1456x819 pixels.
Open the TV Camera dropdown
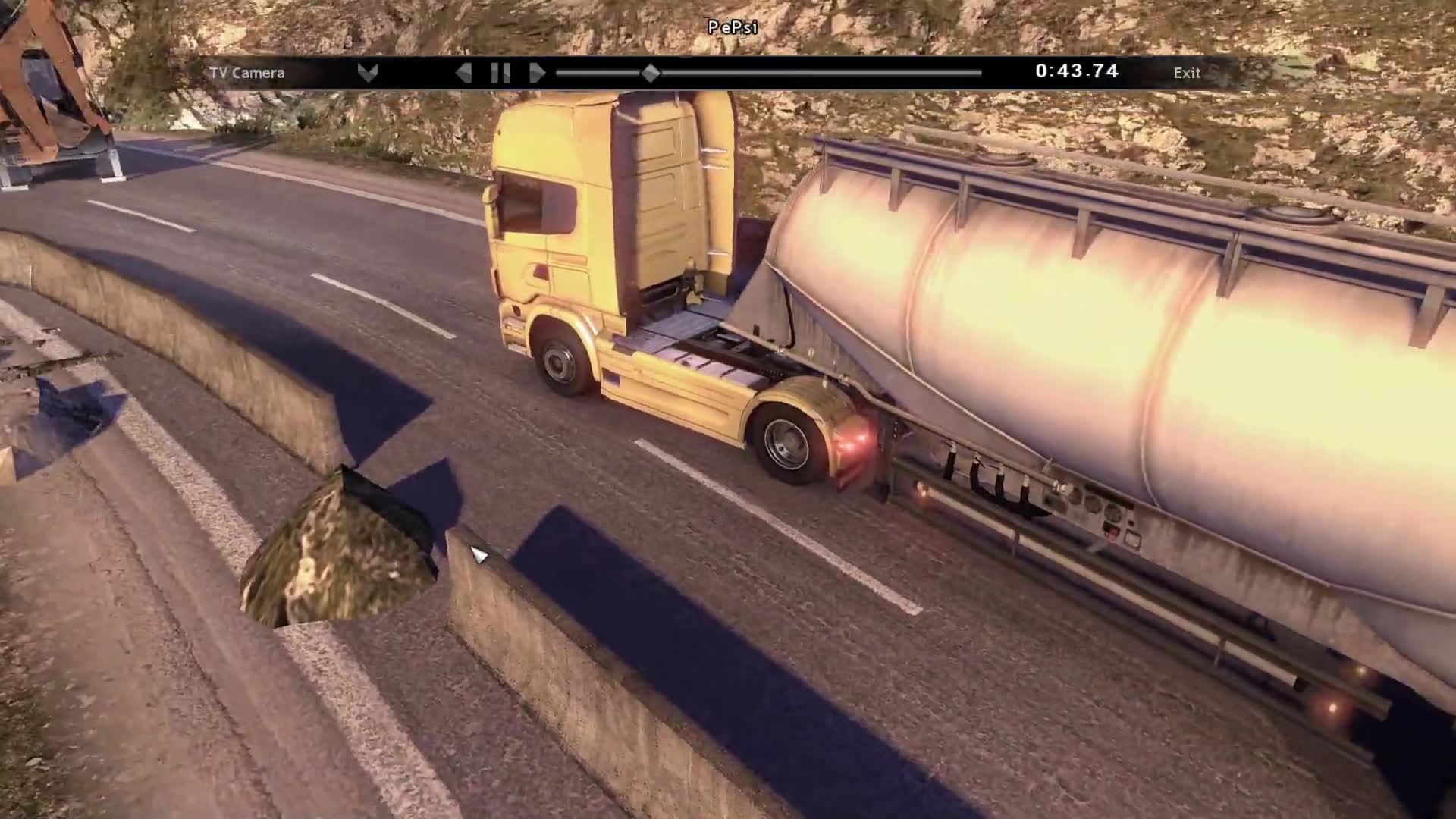point(247,73)
